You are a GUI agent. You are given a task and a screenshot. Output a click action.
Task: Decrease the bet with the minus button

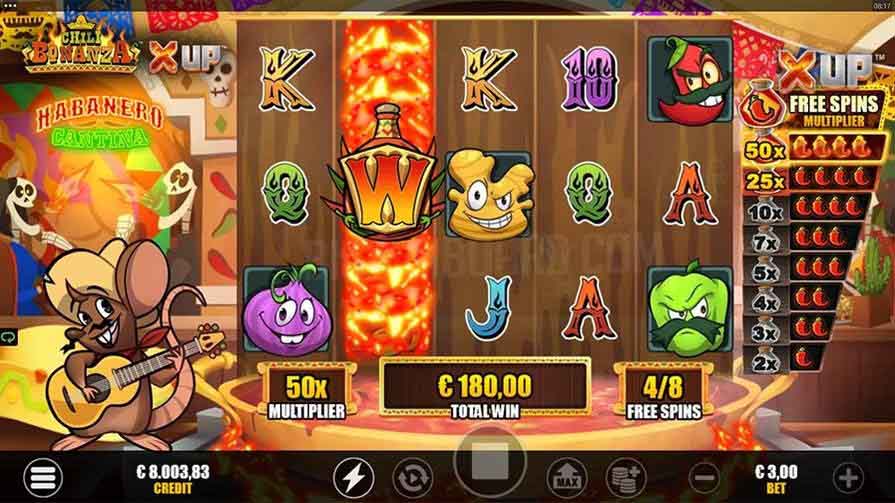tap(704, 476)
